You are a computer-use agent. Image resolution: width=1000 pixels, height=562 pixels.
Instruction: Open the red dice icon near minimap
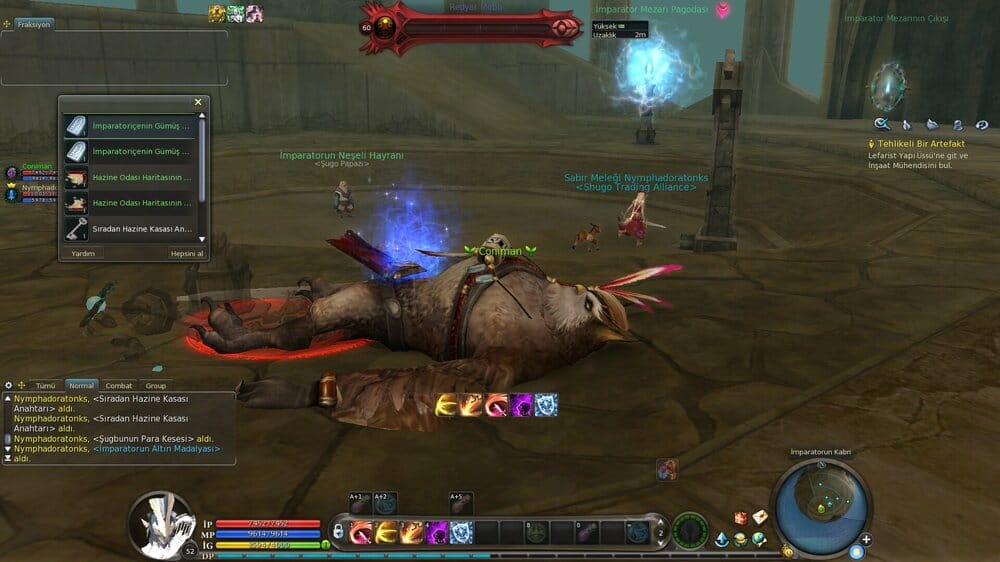click(741, 517)
